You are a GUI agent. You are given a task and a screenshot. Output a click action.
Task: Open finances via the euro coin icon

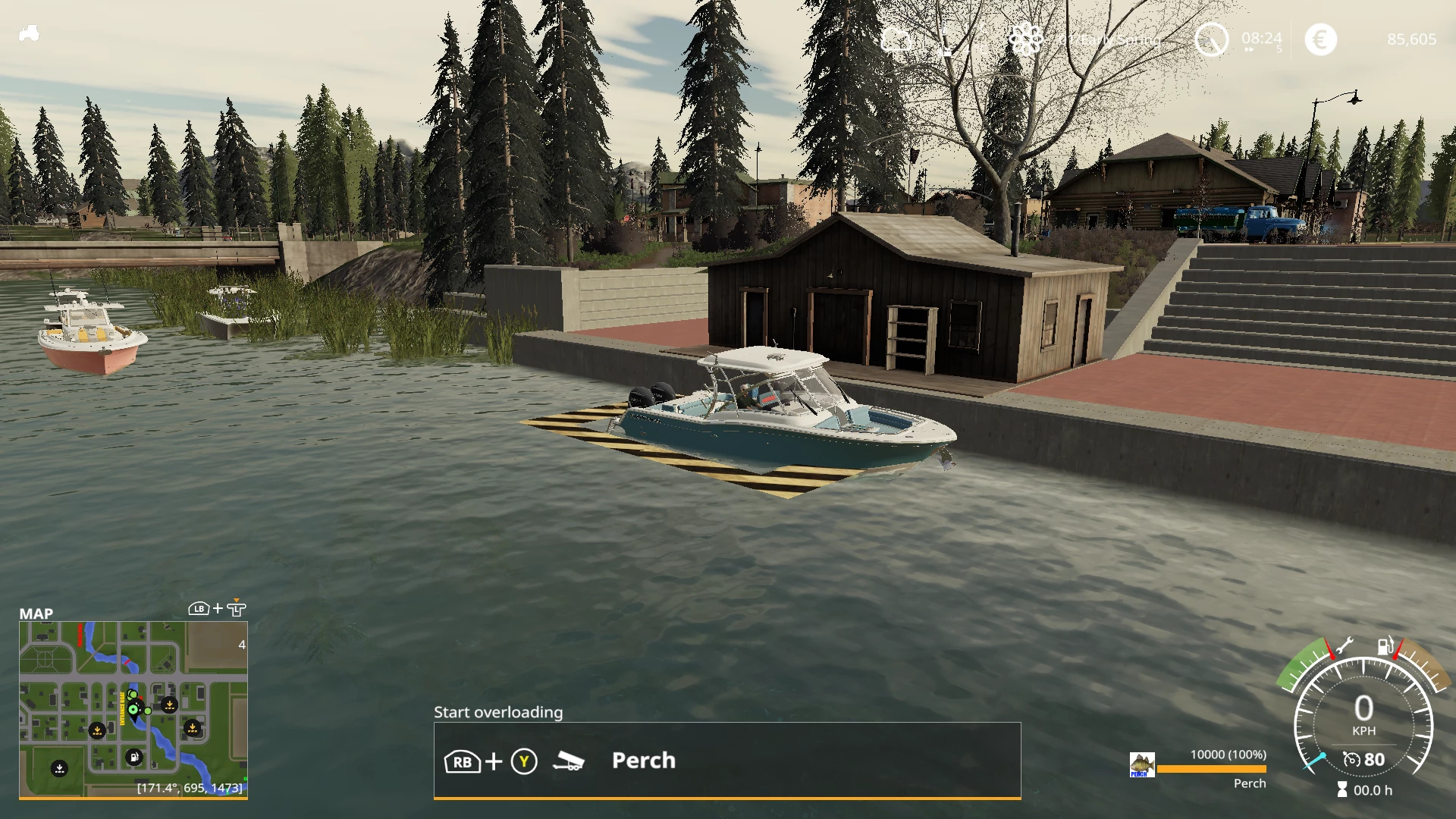coord(1320,39)
